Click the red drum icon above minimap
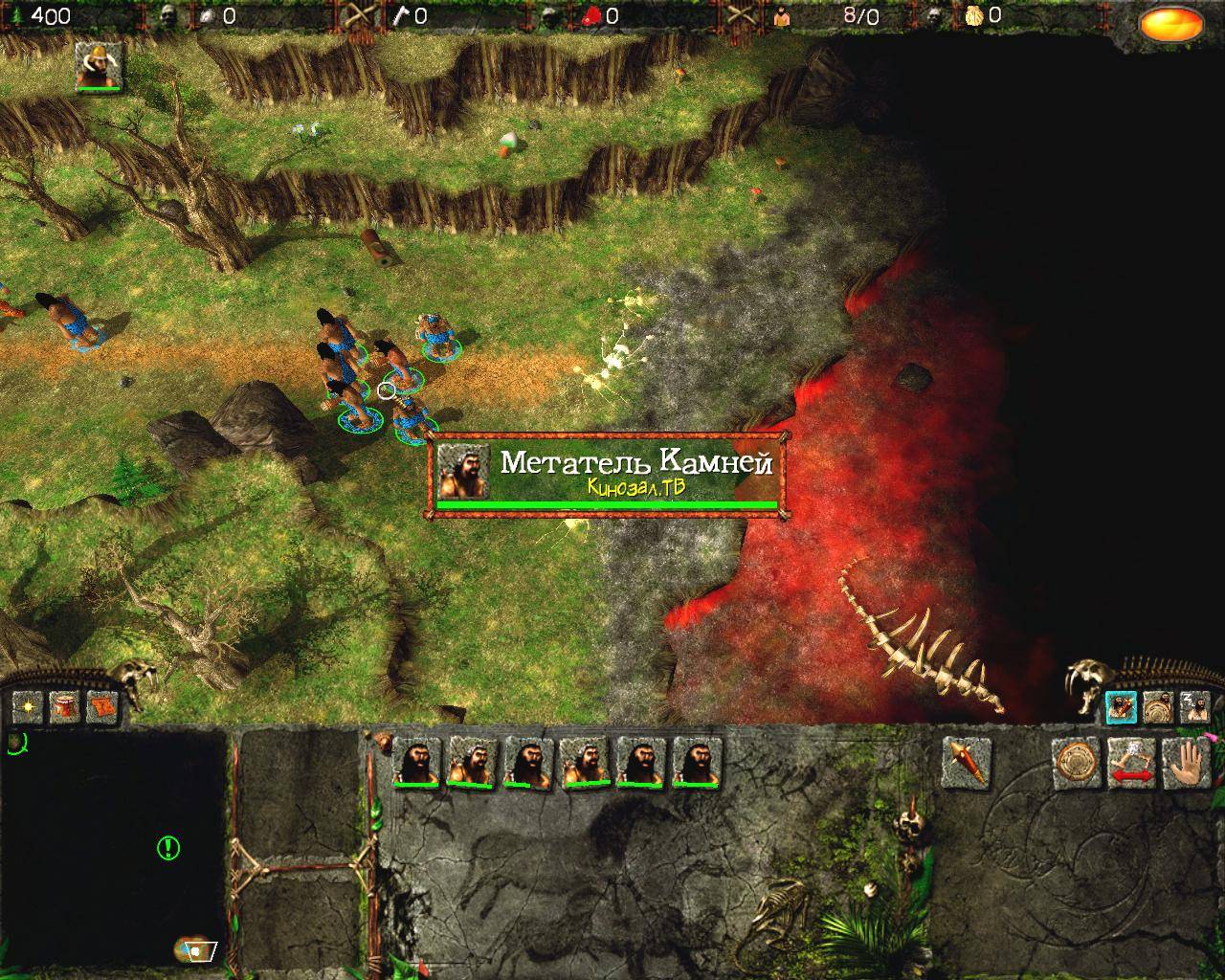1225x980 pixels. 64,707
